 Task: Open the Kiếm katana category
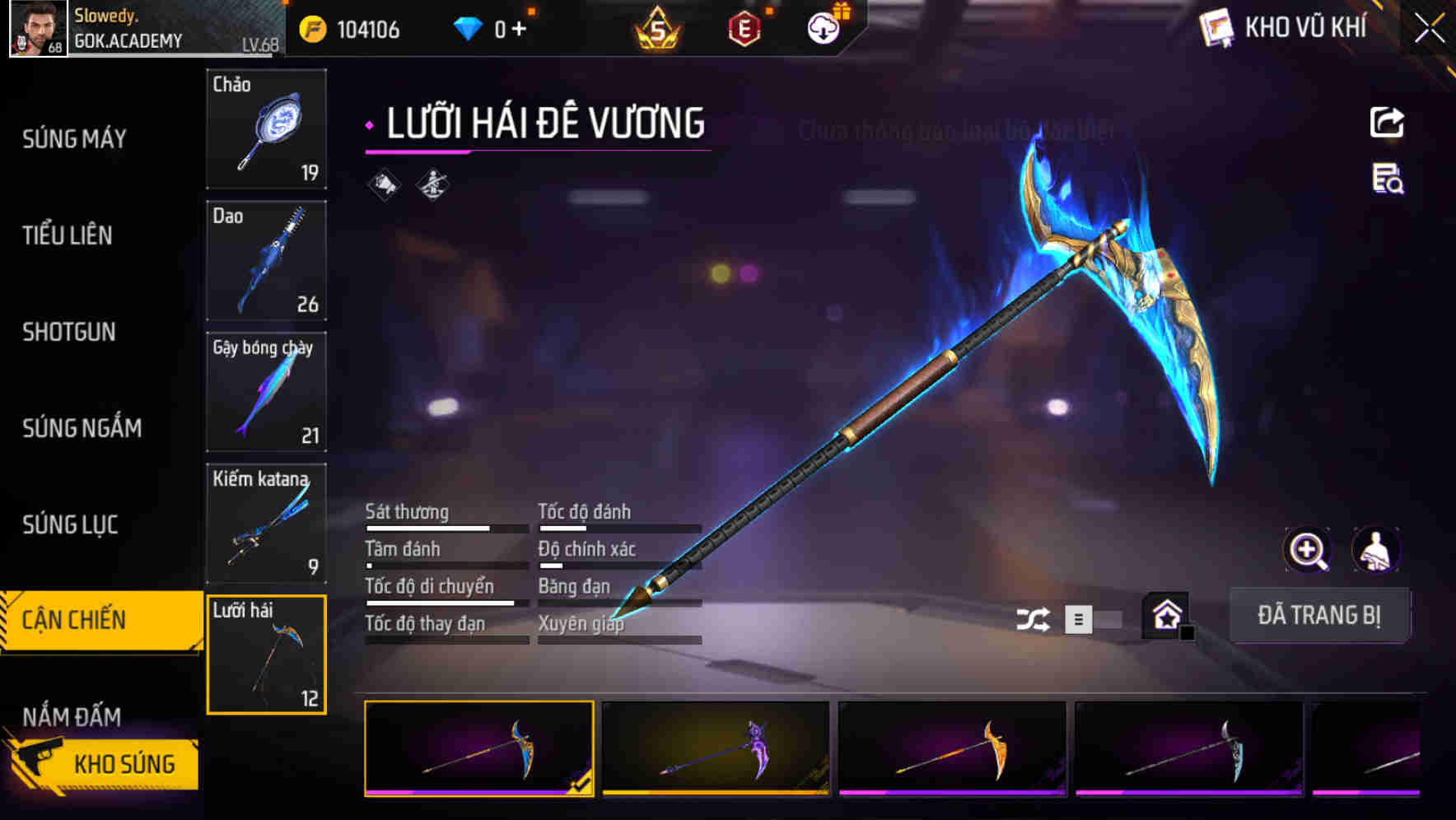266,523
